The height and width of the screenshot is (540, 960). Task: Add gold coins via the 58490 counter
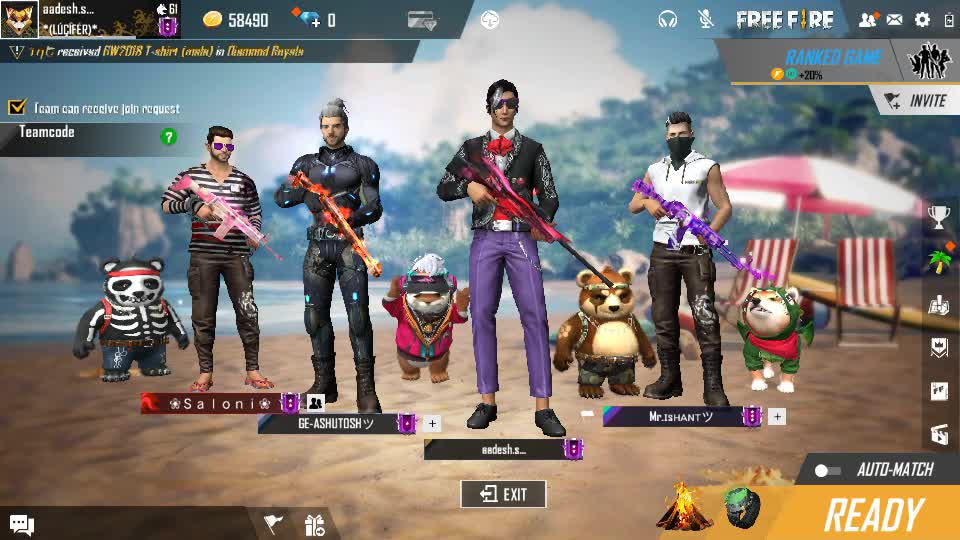click(236, 20)
